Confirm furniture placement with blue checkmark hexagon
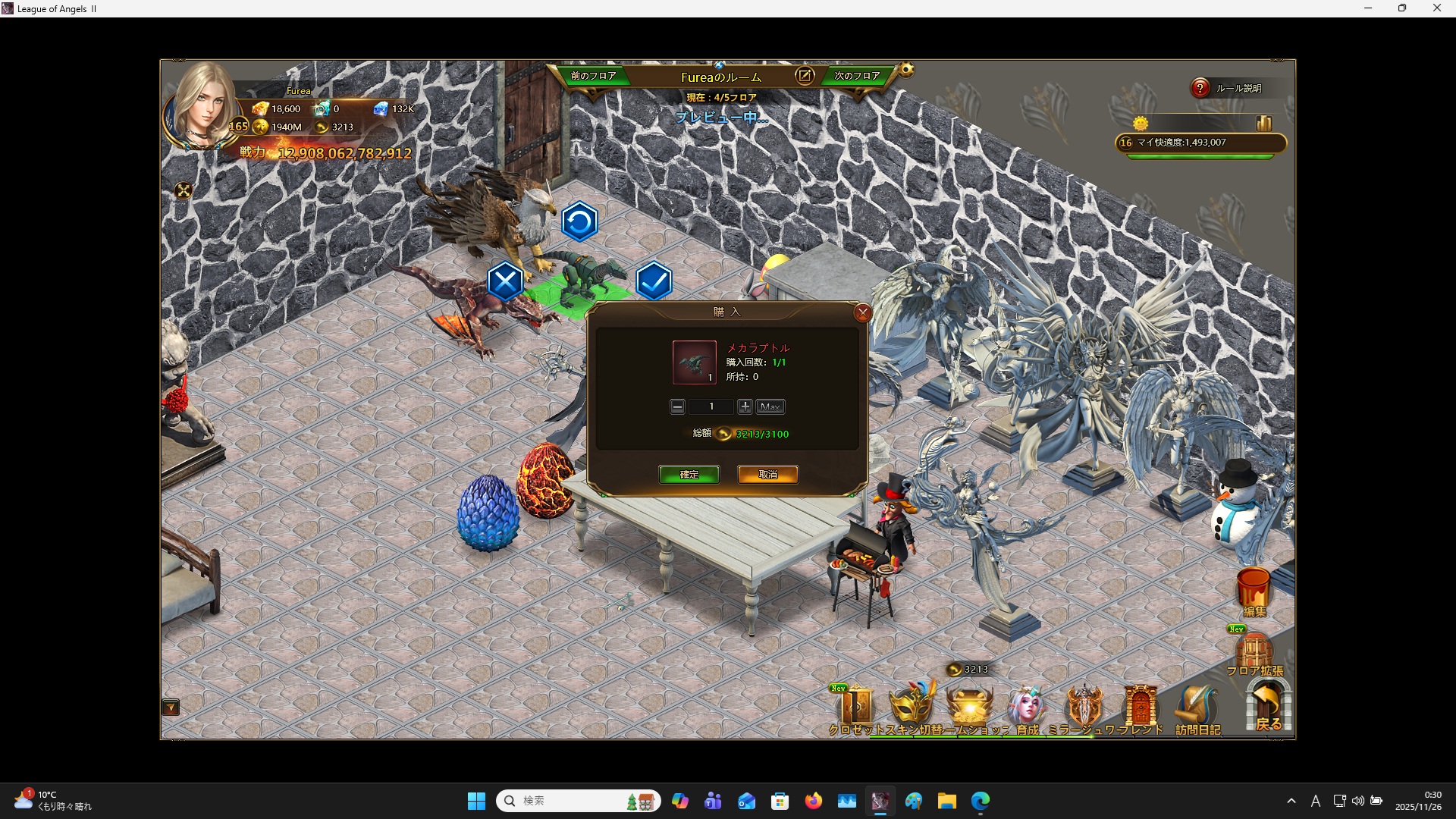The height and width of the screenshot is (819, 1456). (654, 282)
